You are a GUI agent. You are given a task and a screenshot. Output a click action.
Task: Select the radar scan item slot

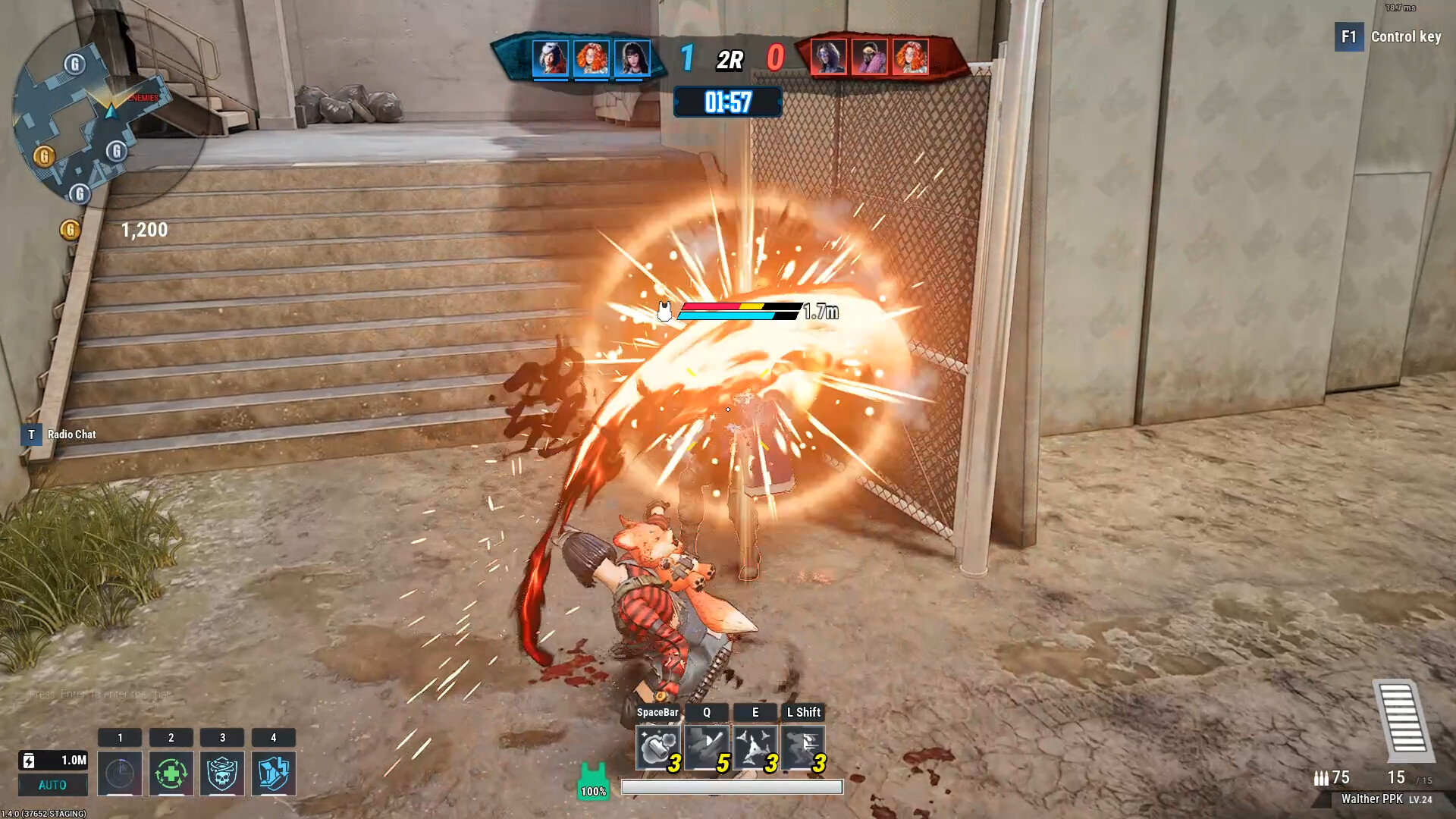[120, 773]
